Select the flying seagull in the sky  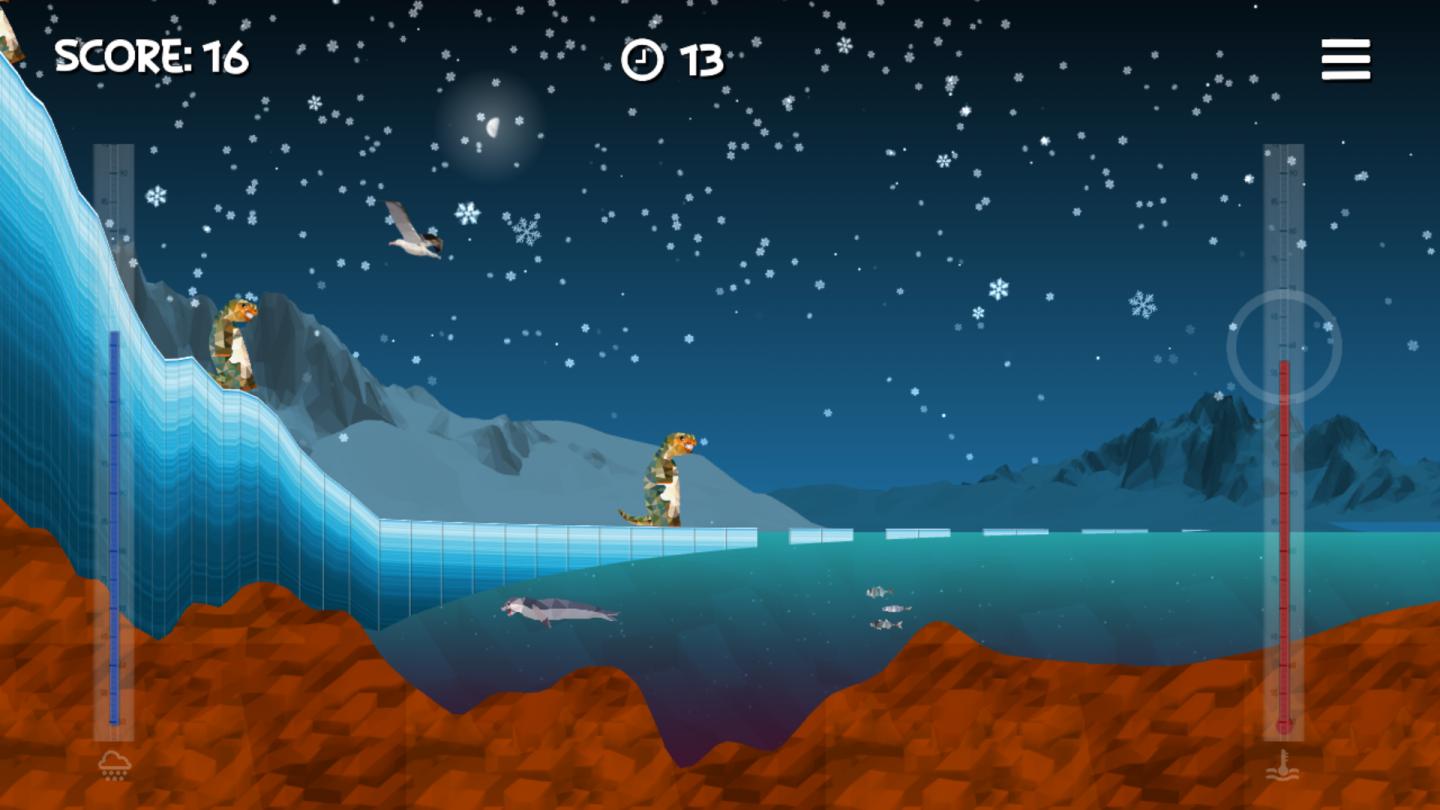(x=413, y=231)
